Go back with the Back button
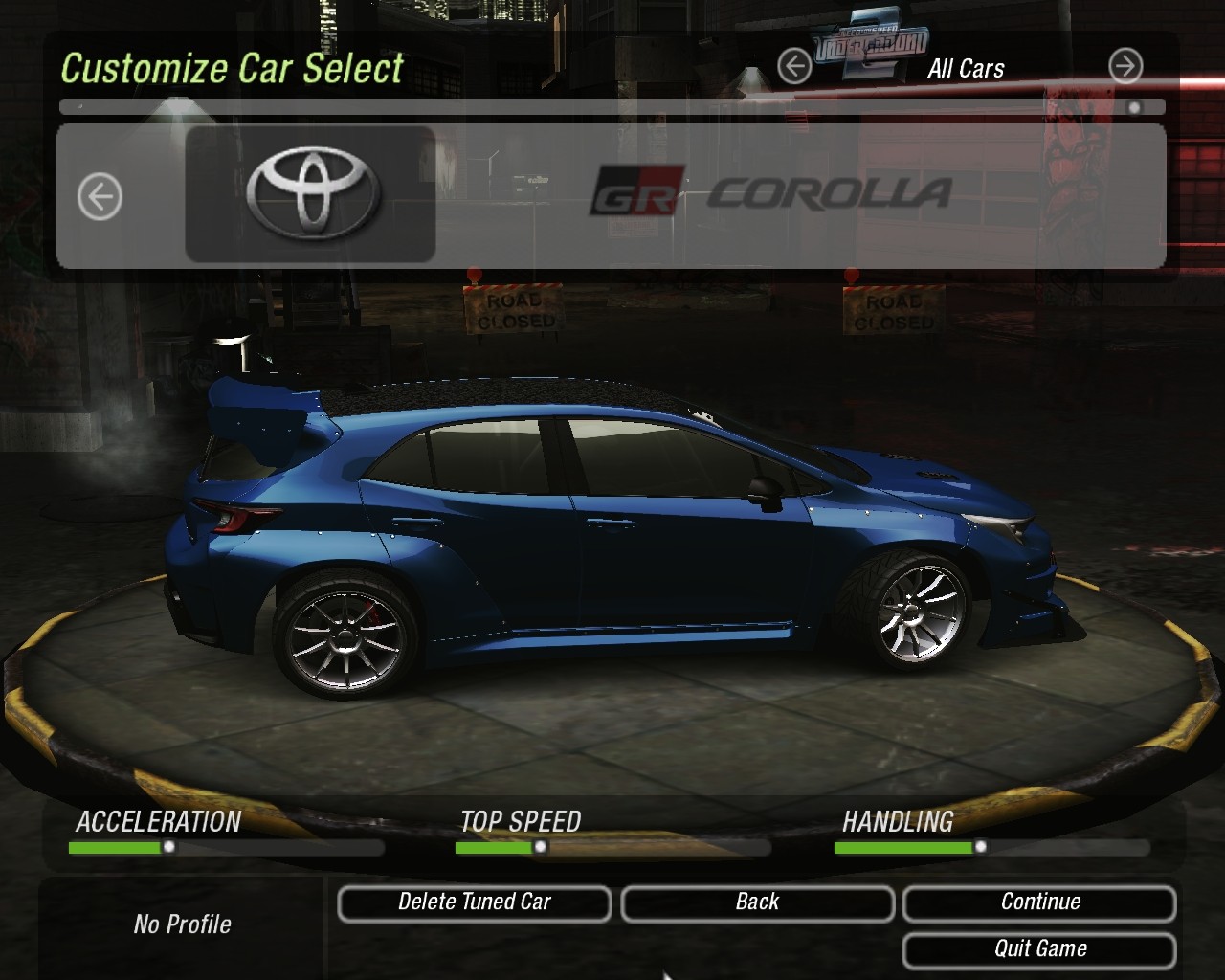 757,902
